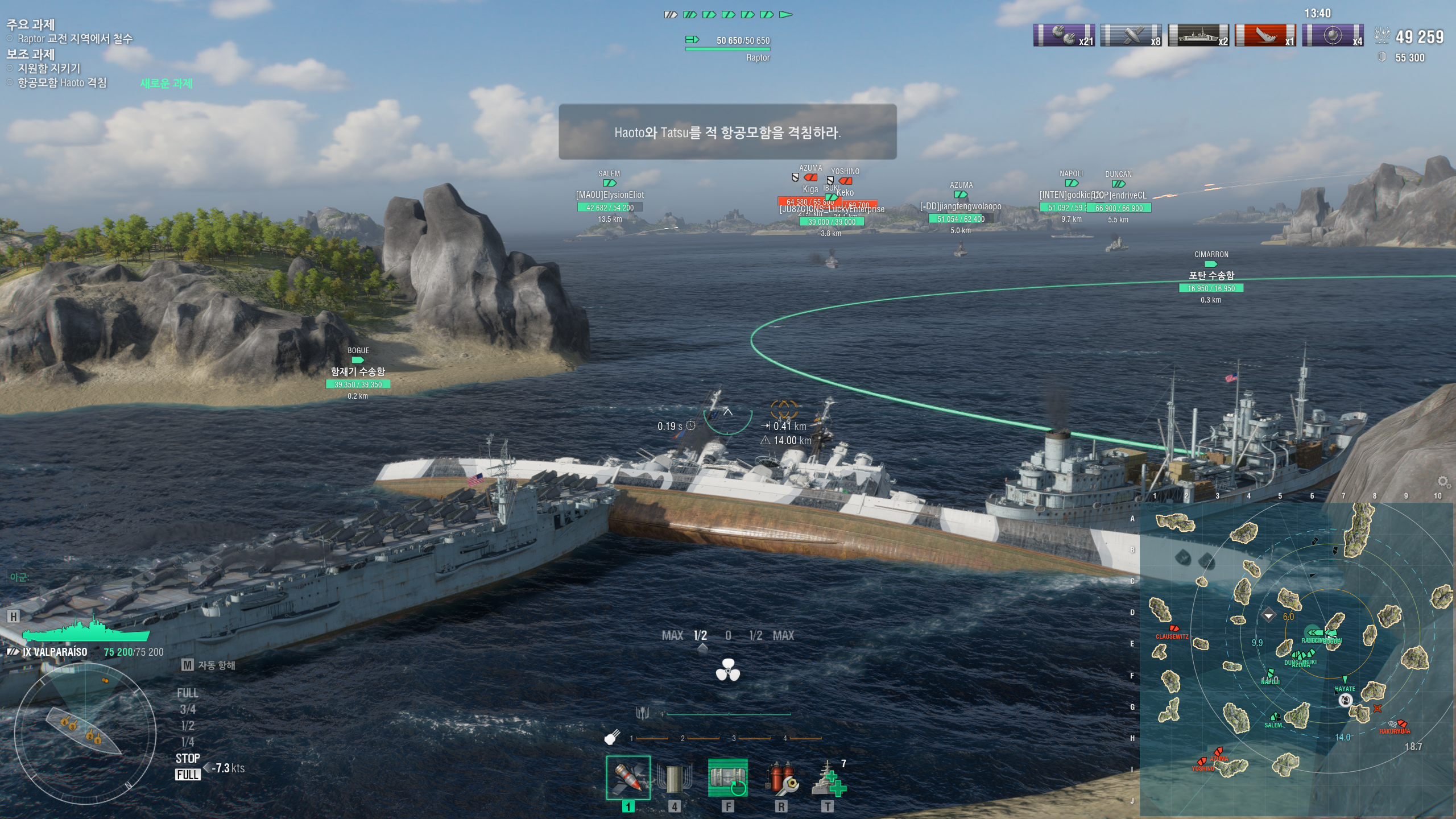The height and width of the screenshot is (819, 1456).
Task: Select the 항공모함 Haoto 격침 secondary objective
Action: click(62, 83)
